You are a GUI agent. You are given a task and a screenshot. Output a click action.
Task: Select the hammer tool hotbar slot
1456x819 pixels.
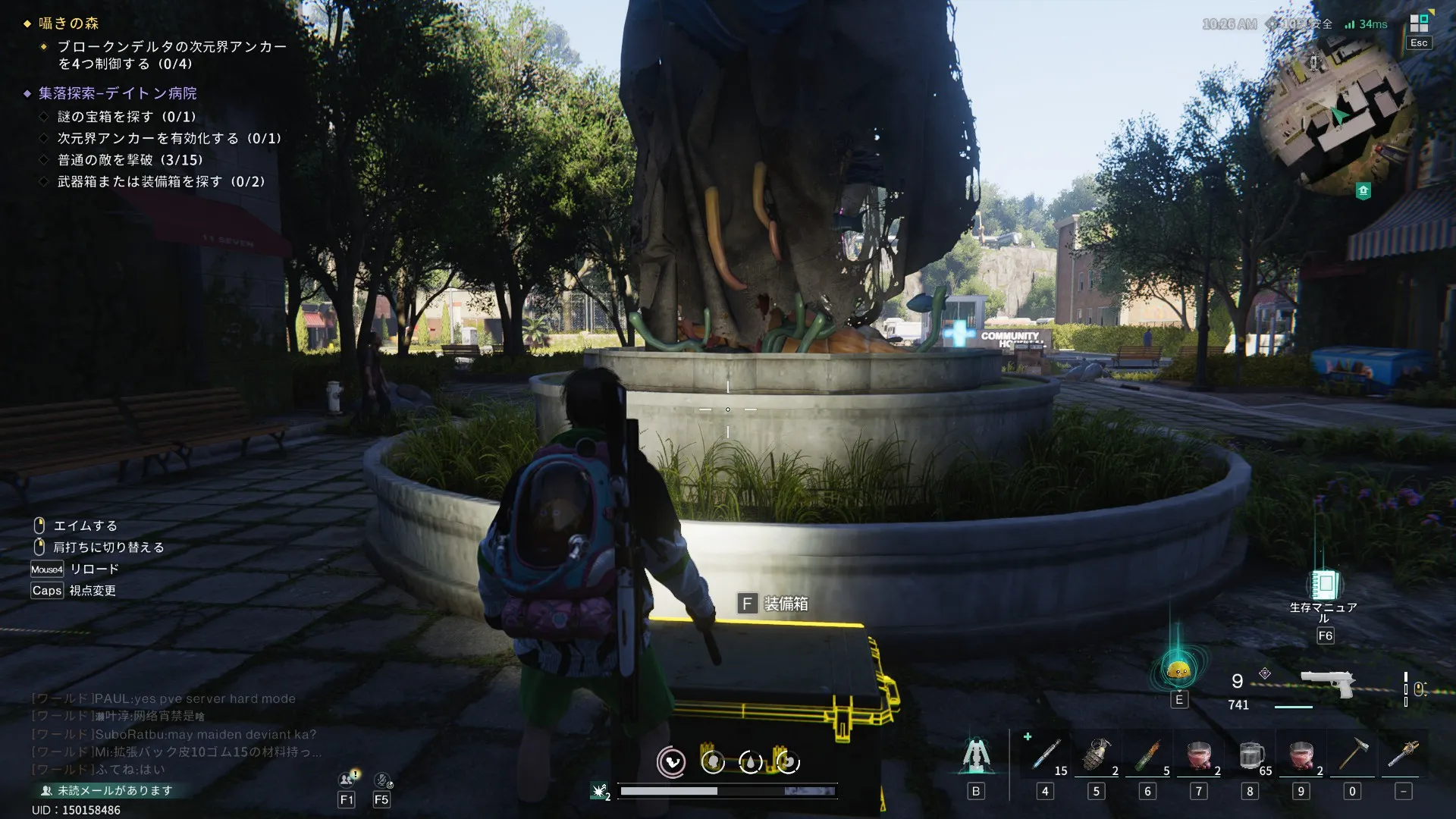(1352, 755)
